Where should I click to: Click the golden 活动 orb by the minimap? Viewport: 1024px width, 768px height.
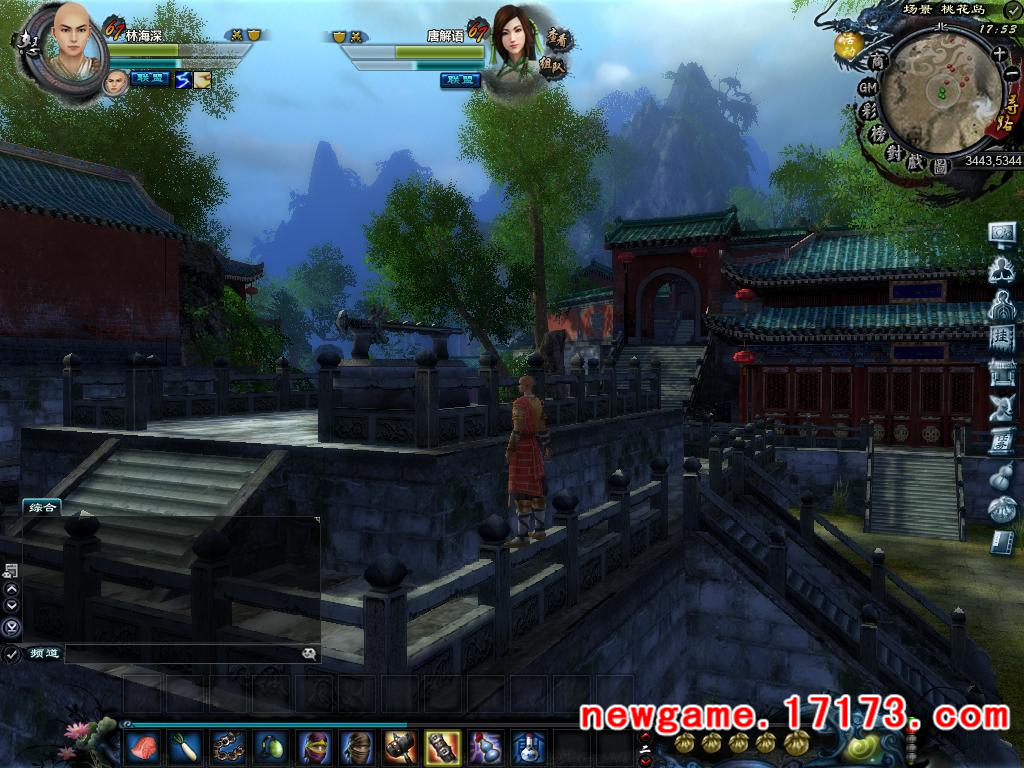pyautogui.click(x=848, y=44)
